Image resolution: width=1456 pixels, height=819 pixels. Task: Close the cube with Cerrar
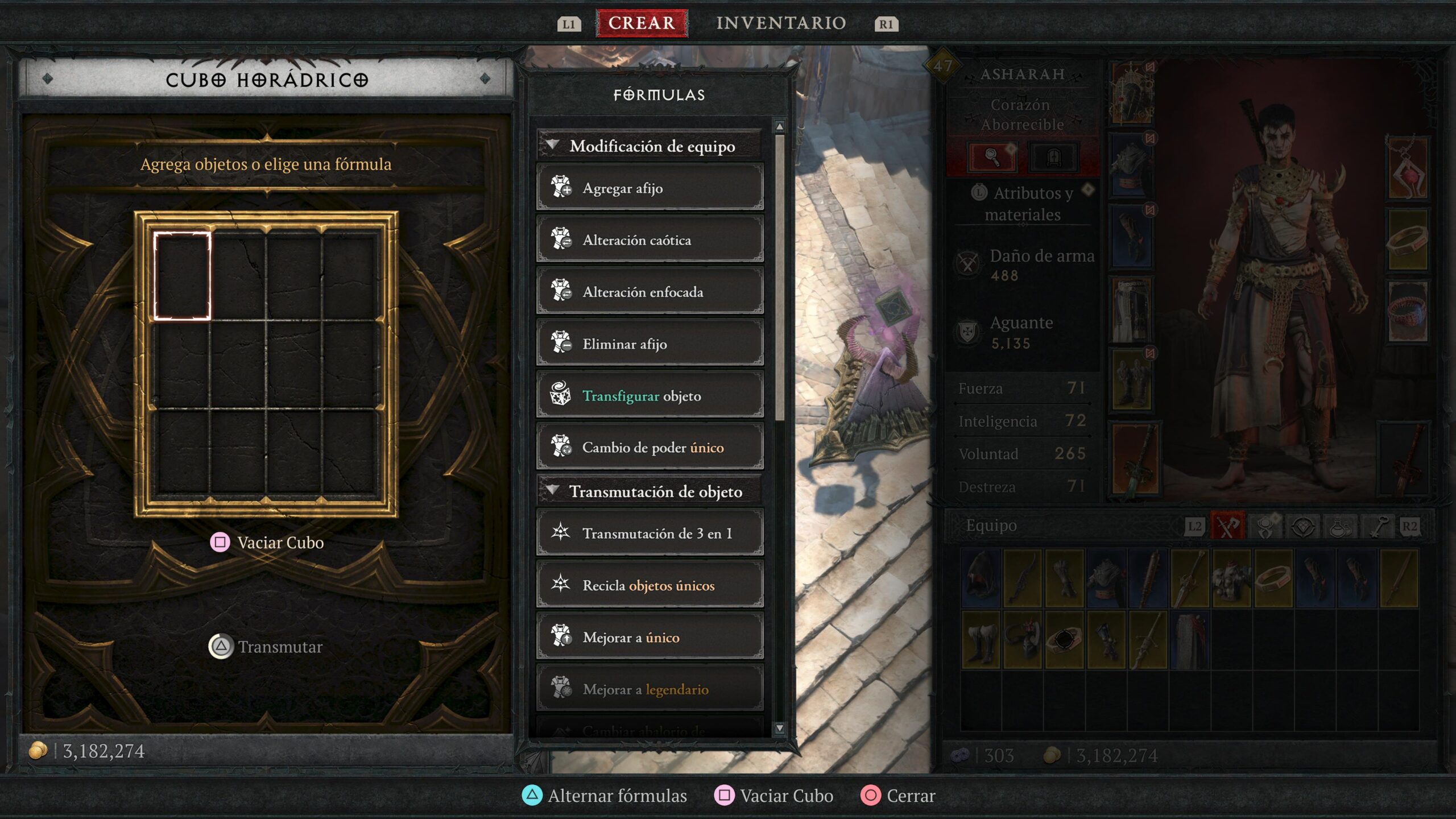pos(898,796)
